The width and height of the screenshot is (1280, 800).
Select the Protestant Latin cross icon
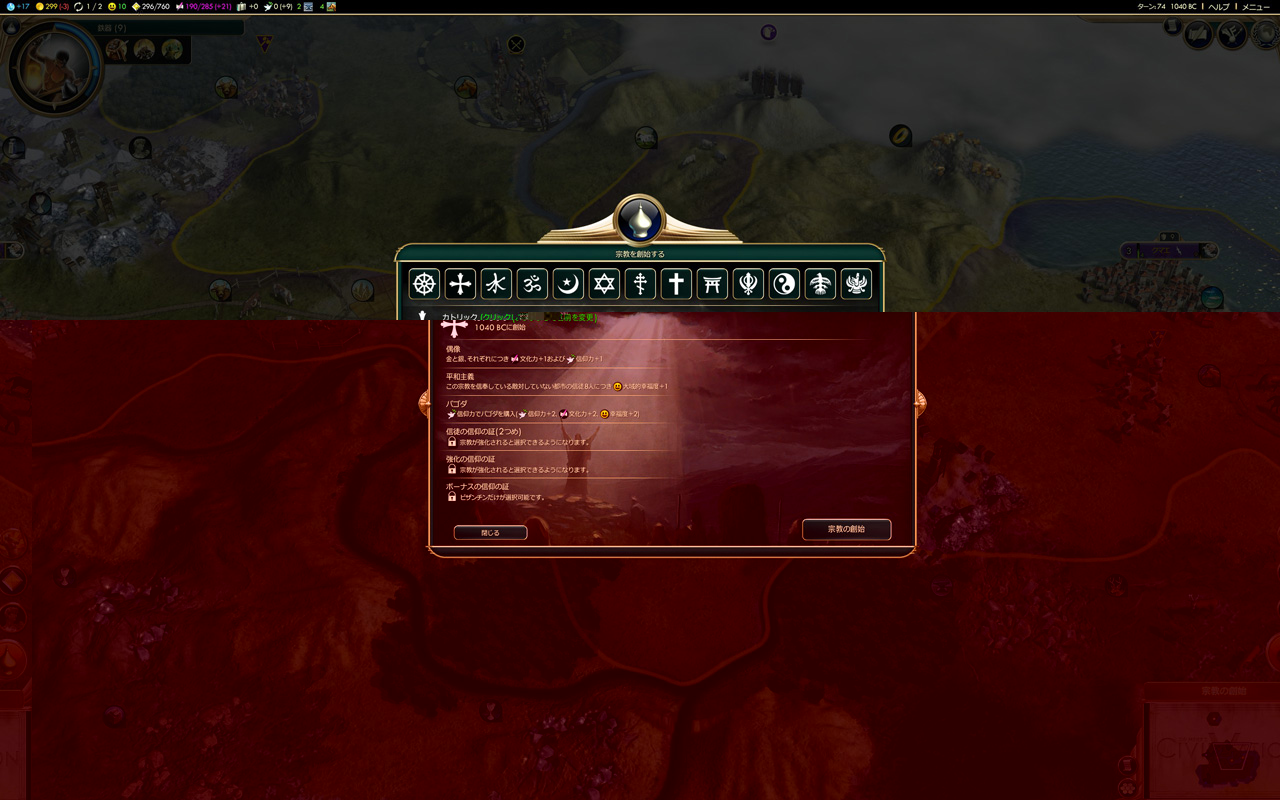[x=676, y=284]
